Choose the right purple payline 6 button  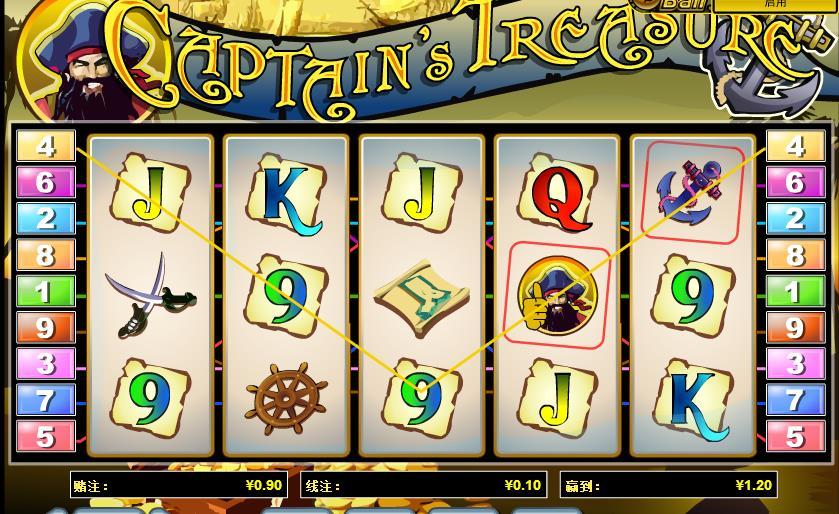[x=795, y=182]
